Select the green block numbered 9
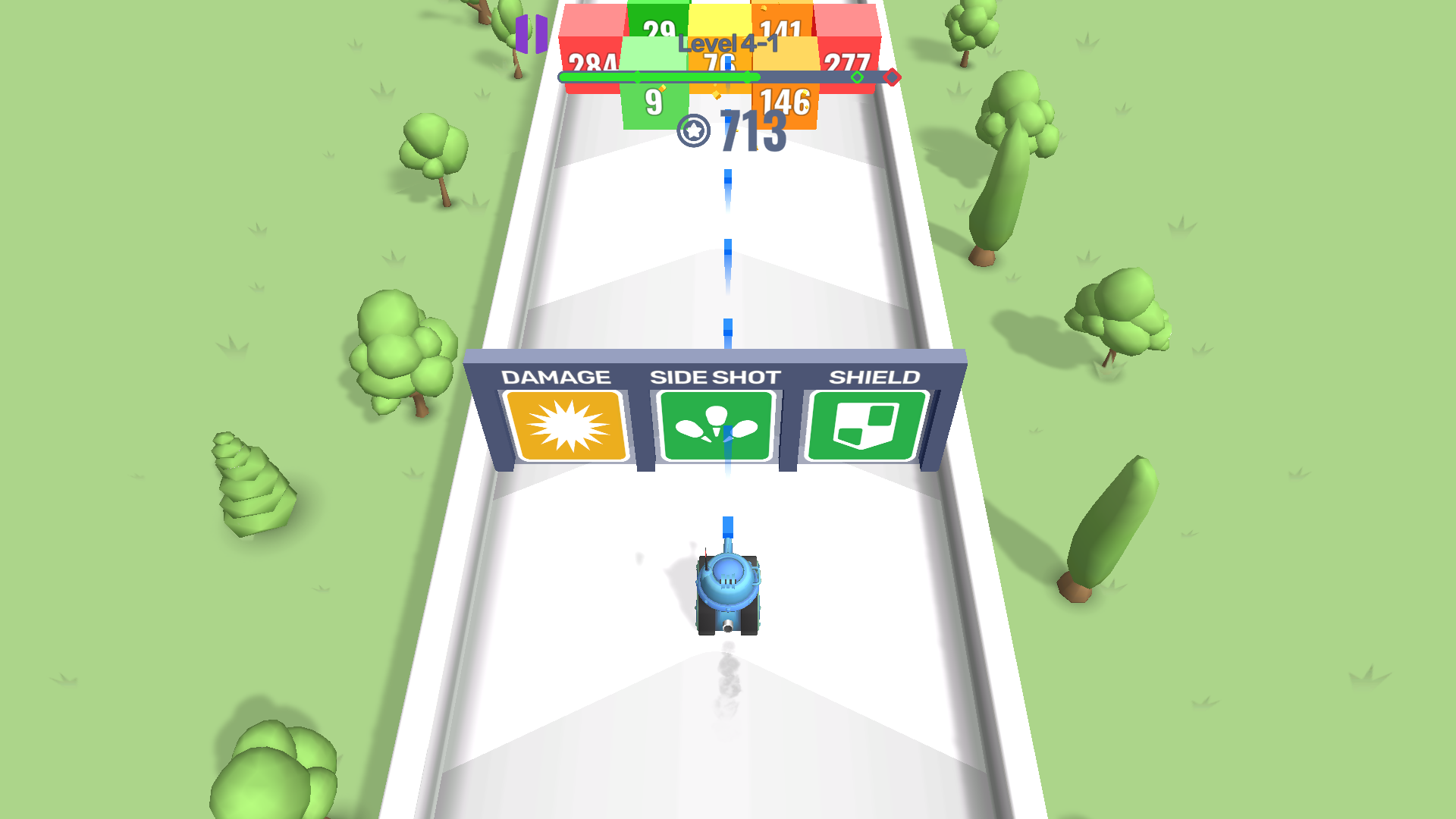Screen dimensions: 1456x819 [x=654, y=99]
